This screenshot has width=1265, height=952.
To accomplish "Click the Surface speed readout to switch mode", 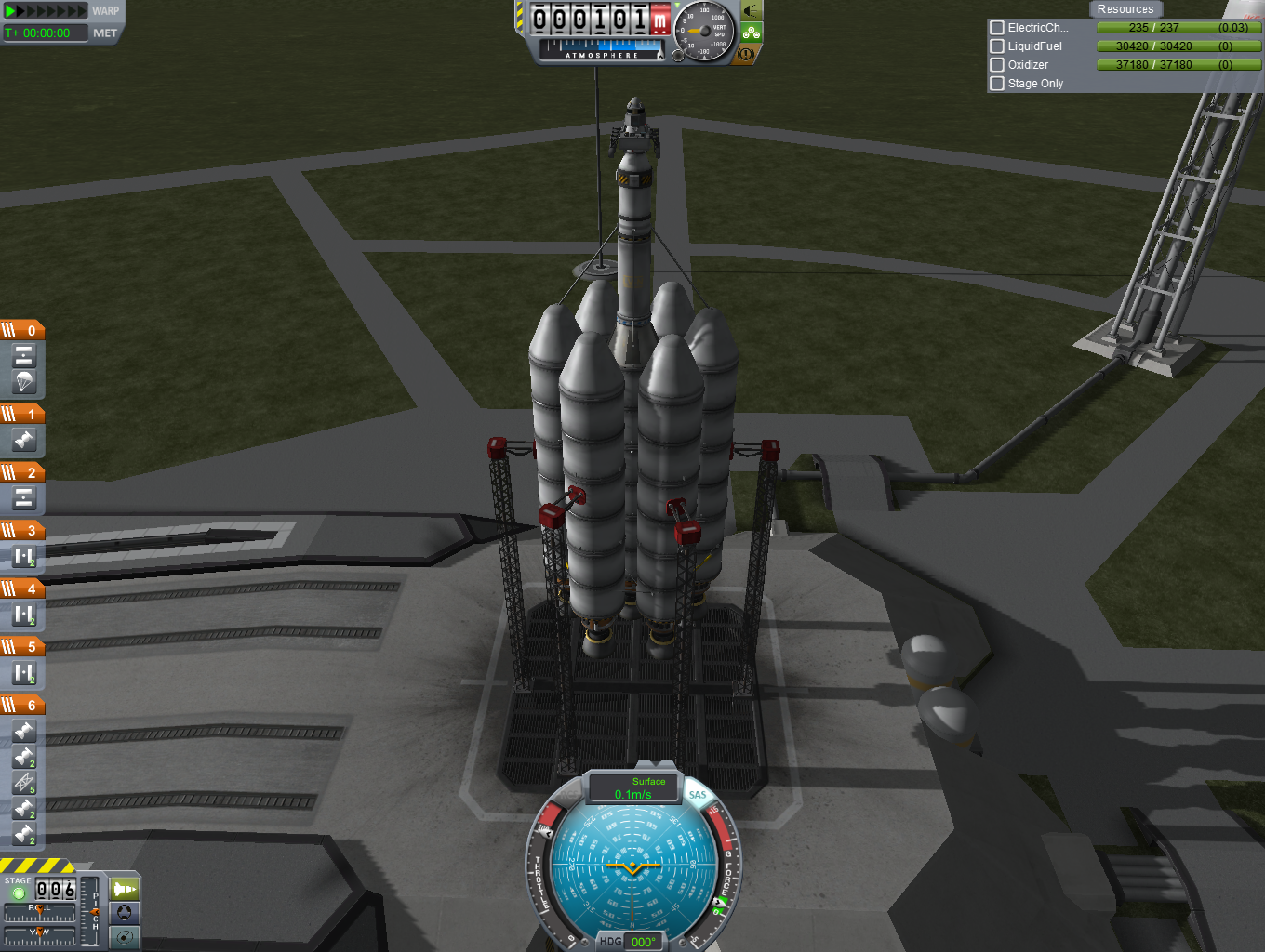I will (x=634, y=788).
